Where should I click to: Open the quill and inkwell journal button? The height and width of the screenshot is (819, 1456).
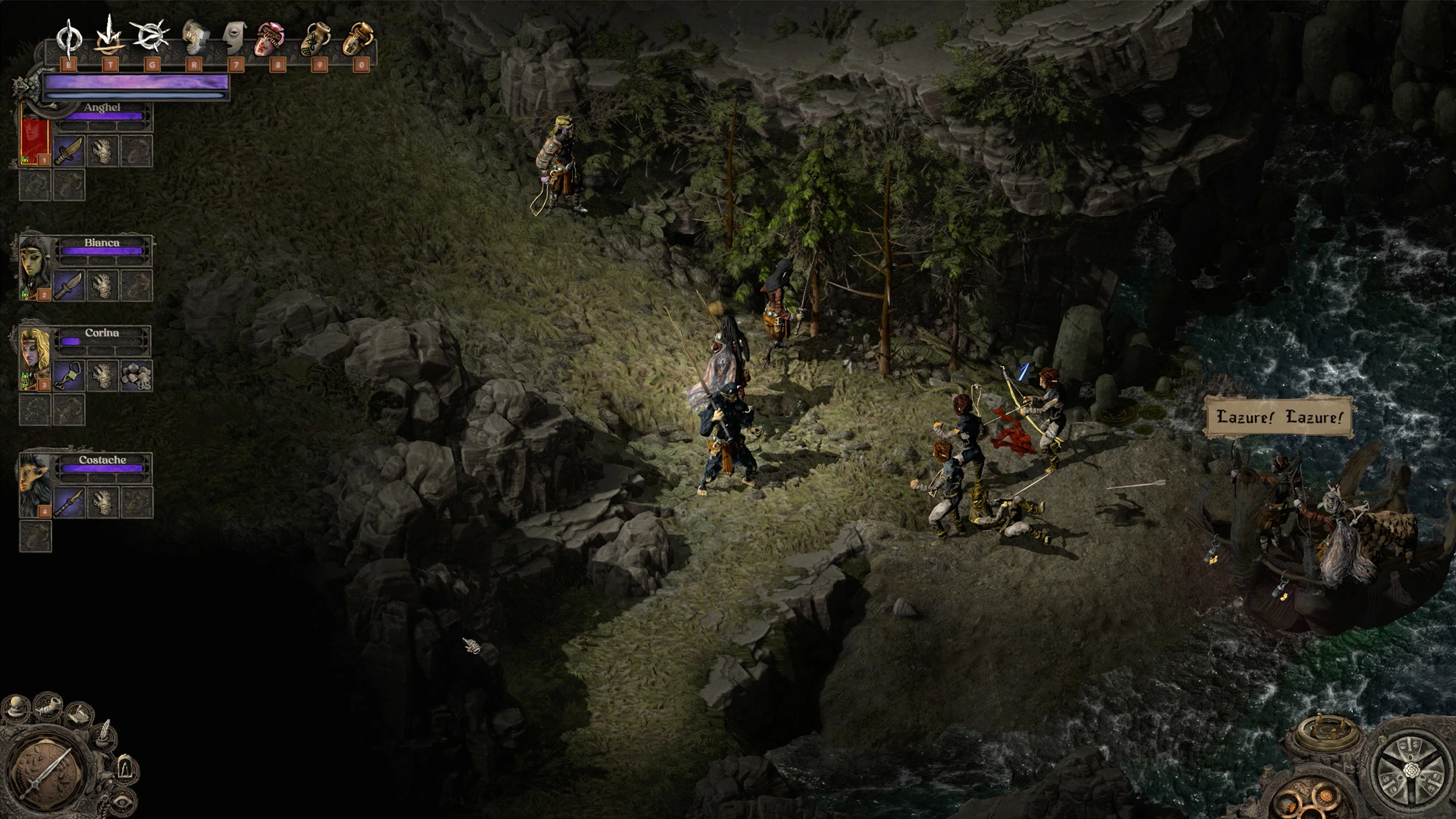coord(104,736)
